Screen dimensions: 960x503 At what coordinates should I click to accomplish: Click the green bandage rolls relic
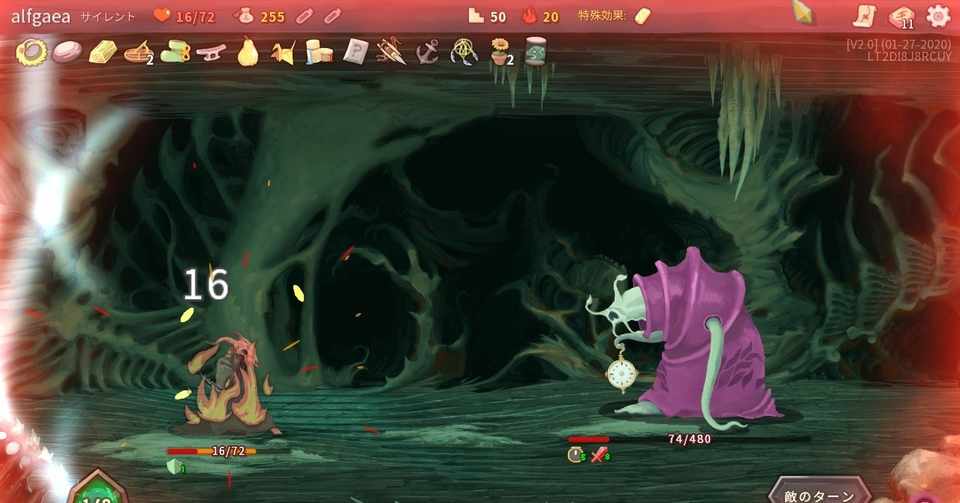[x=175, y=51]
